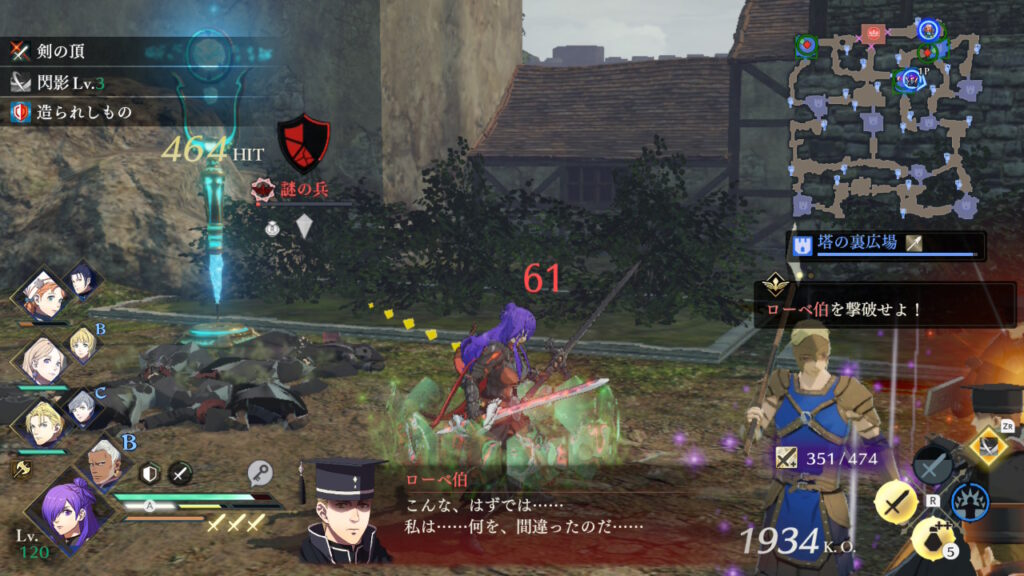Activate the glowing yellow sword combat art
The image size is (1024, 576).
(x=895, y=502)
